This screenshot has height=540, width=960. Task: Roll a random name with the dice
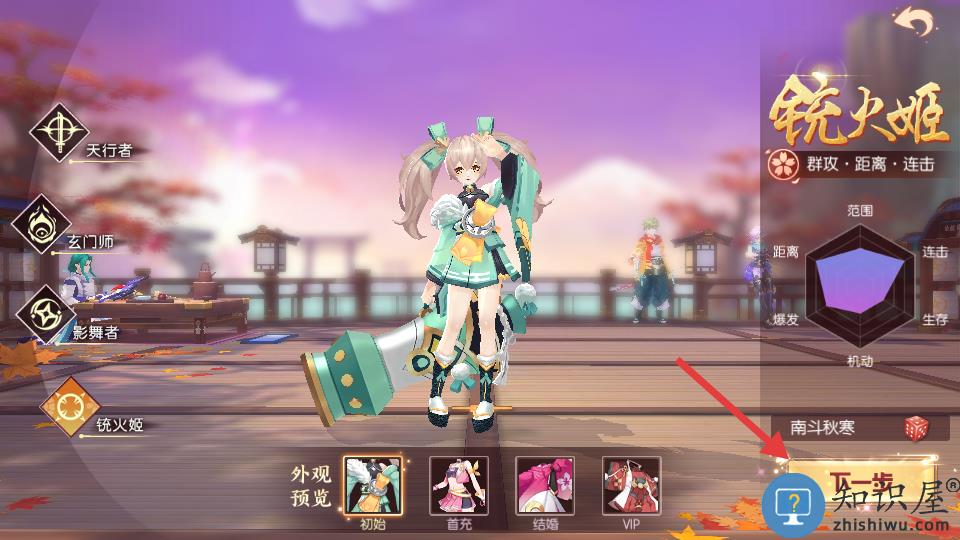tap(916, 427)
